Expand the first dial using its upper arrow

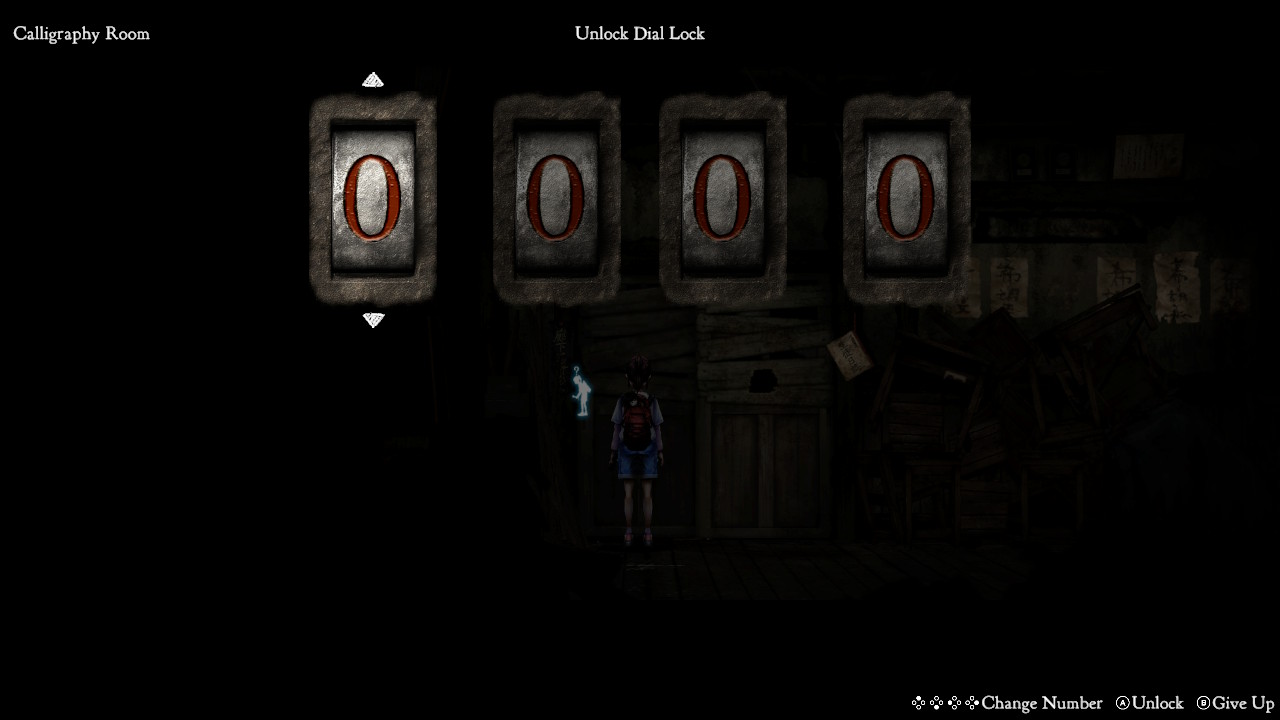[373, 79]
